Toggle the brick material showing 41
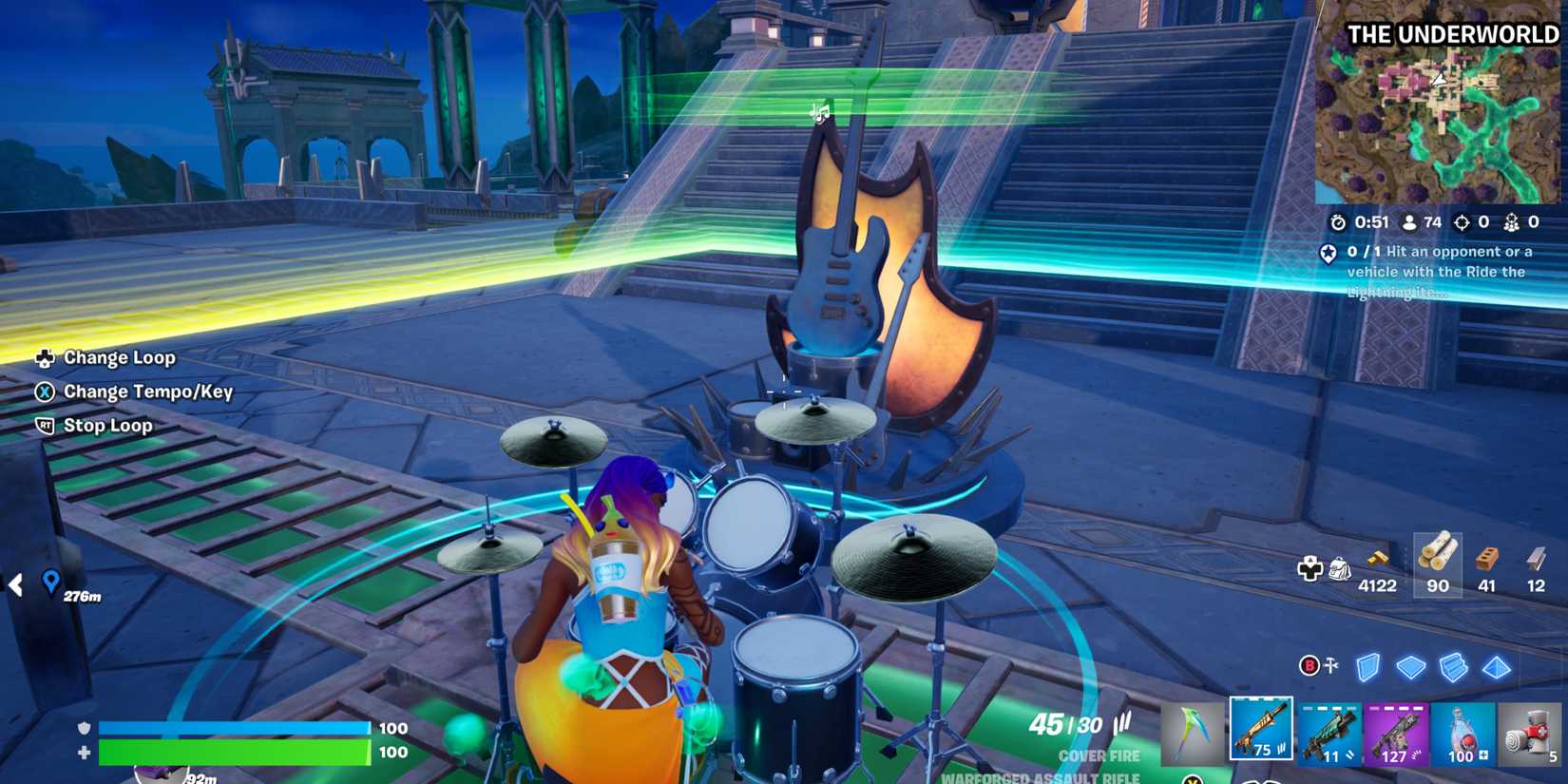Viewport: 1568px width, 784px height. [1486, 567]
